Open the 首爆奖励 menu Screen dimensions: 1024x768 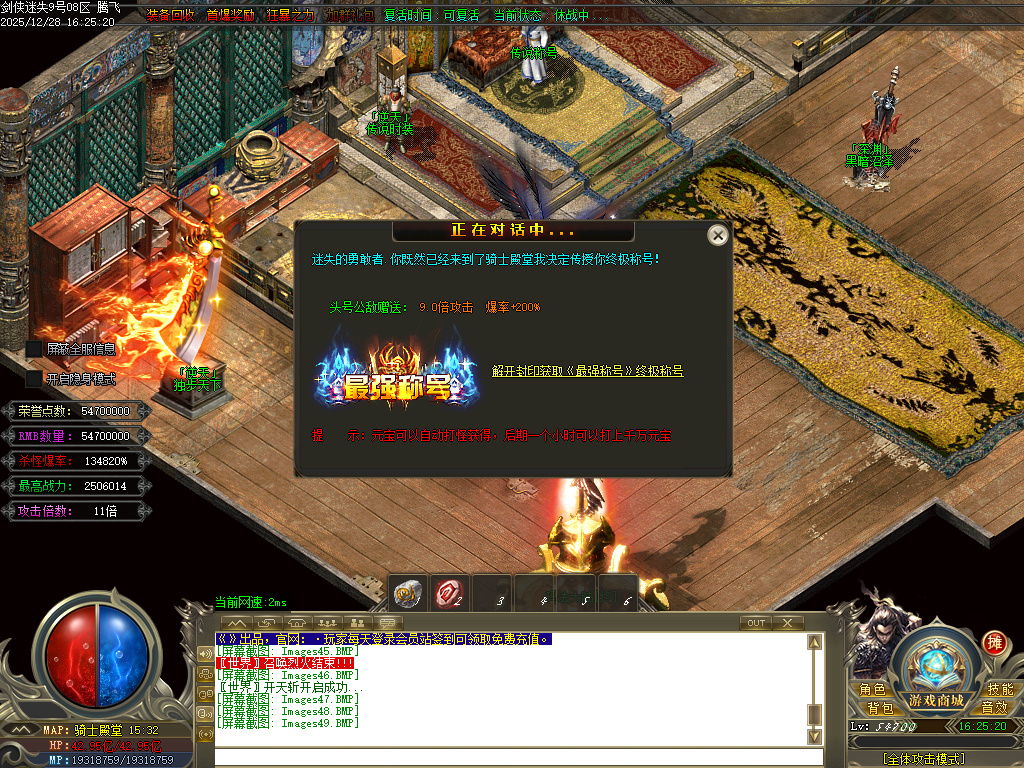click(230, 16)
